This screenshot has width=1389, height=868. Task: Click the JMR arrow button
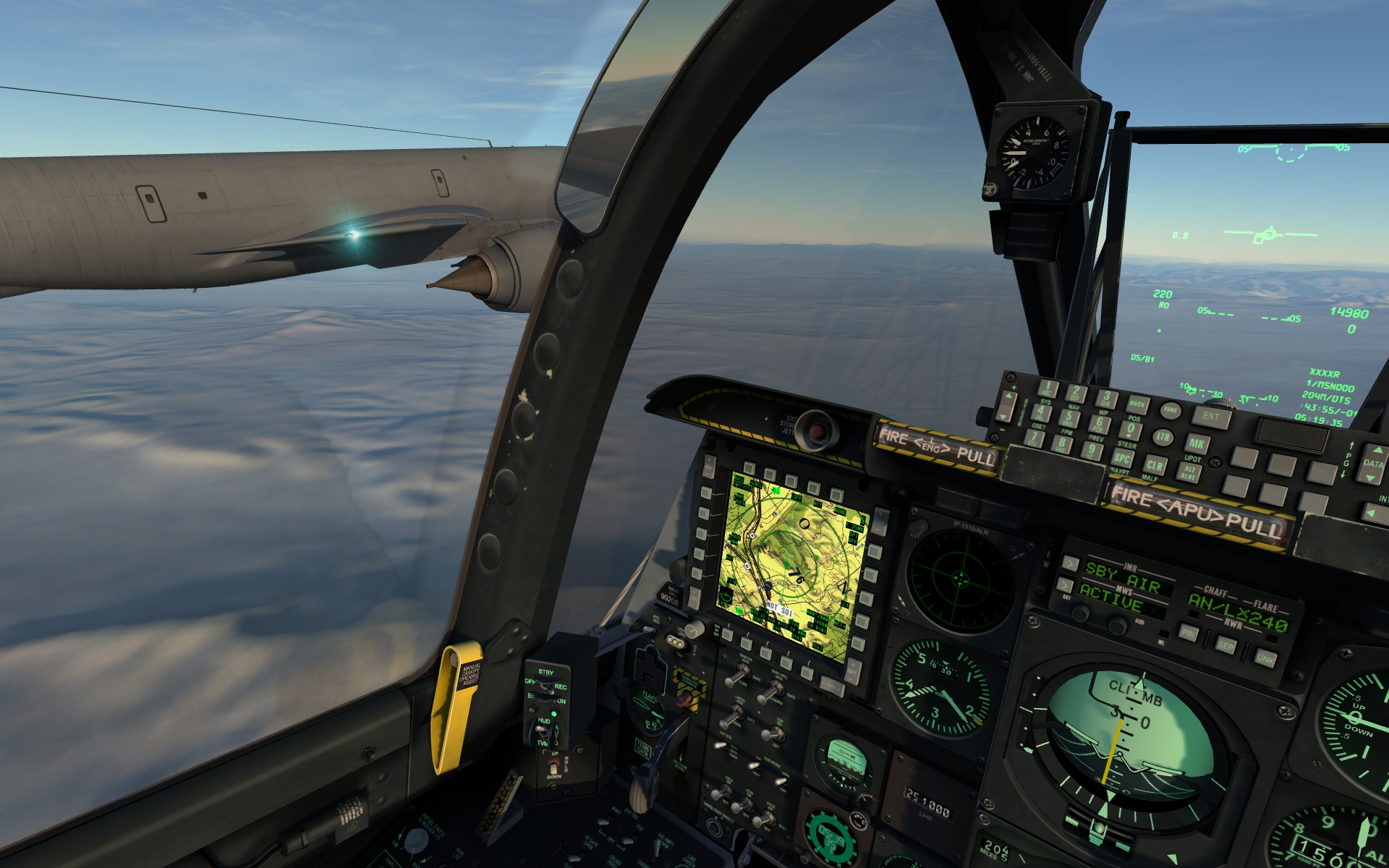click(1069, 563)
